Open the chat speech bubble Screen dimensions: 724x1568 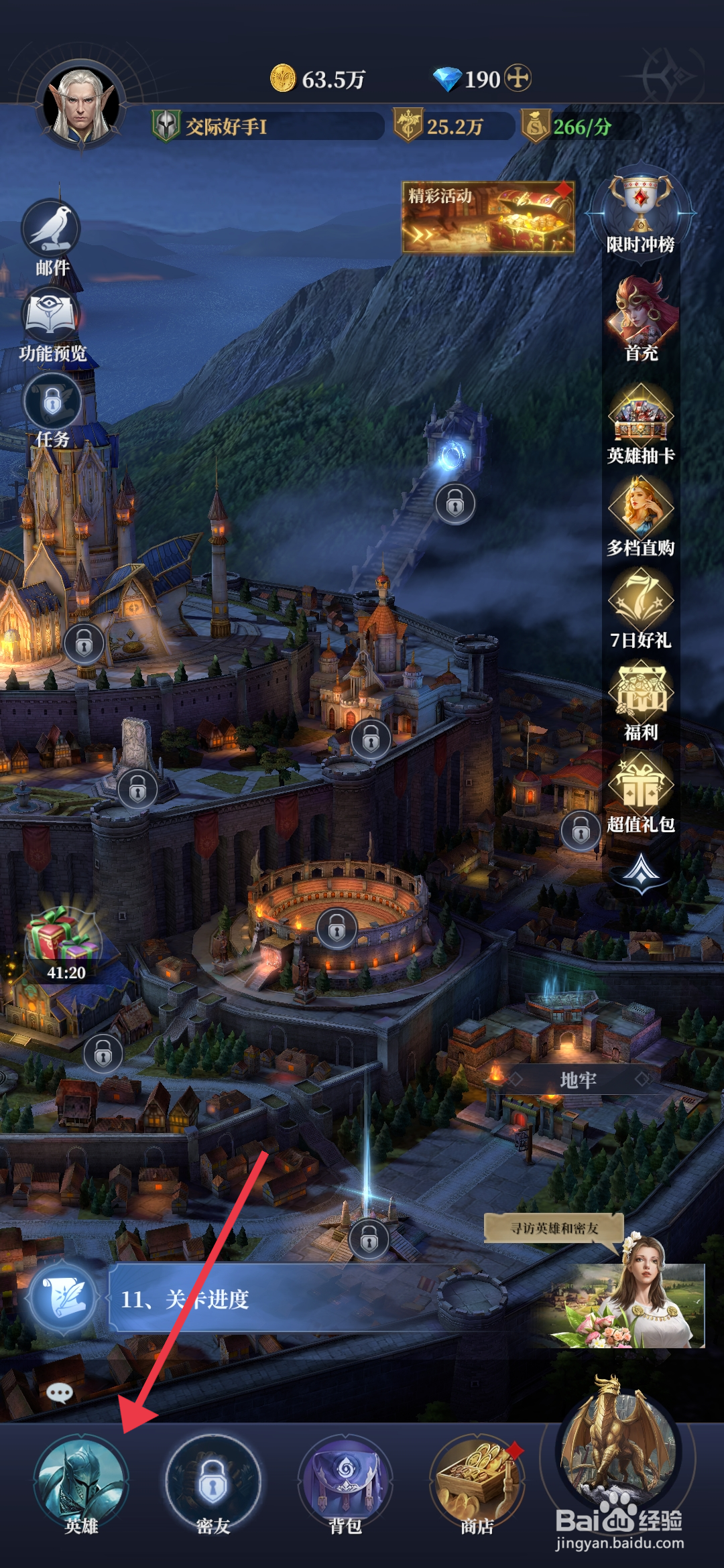pos(60,1393)
